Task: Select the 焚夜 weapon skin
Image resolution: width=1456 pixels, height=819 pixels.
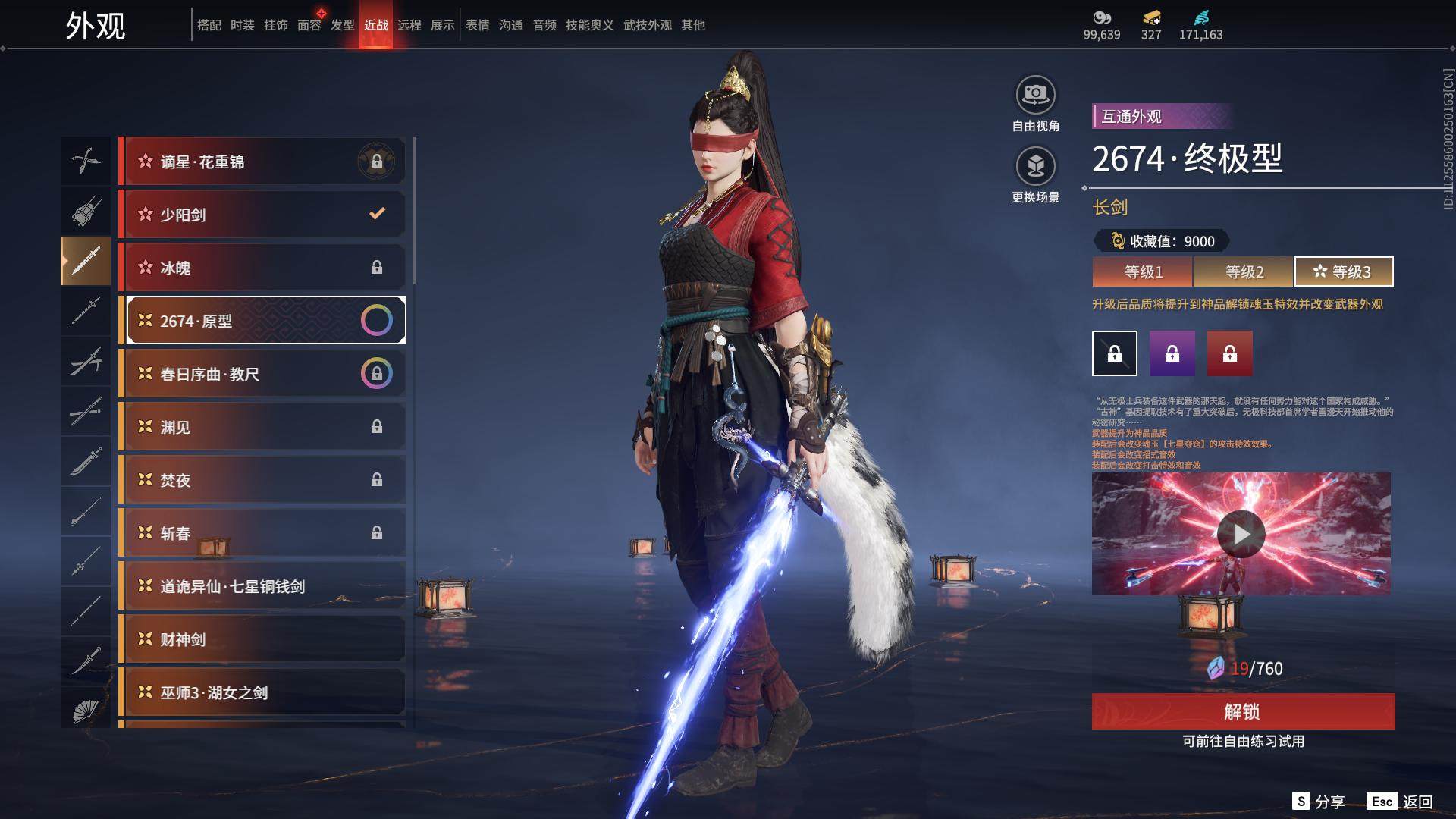Action: click(x=262, y=480)
